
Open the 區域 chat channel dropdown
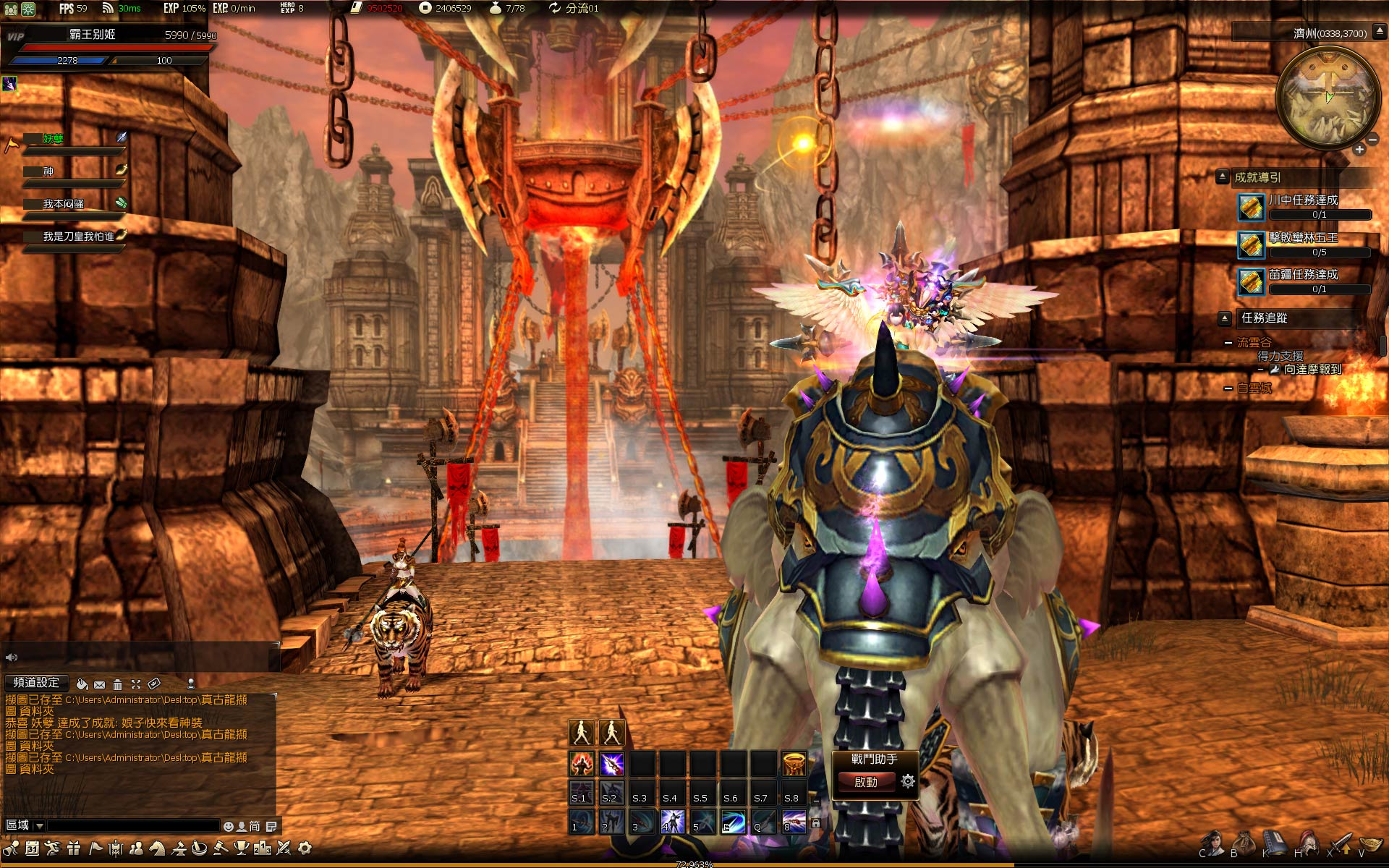[x=39, y=825]
